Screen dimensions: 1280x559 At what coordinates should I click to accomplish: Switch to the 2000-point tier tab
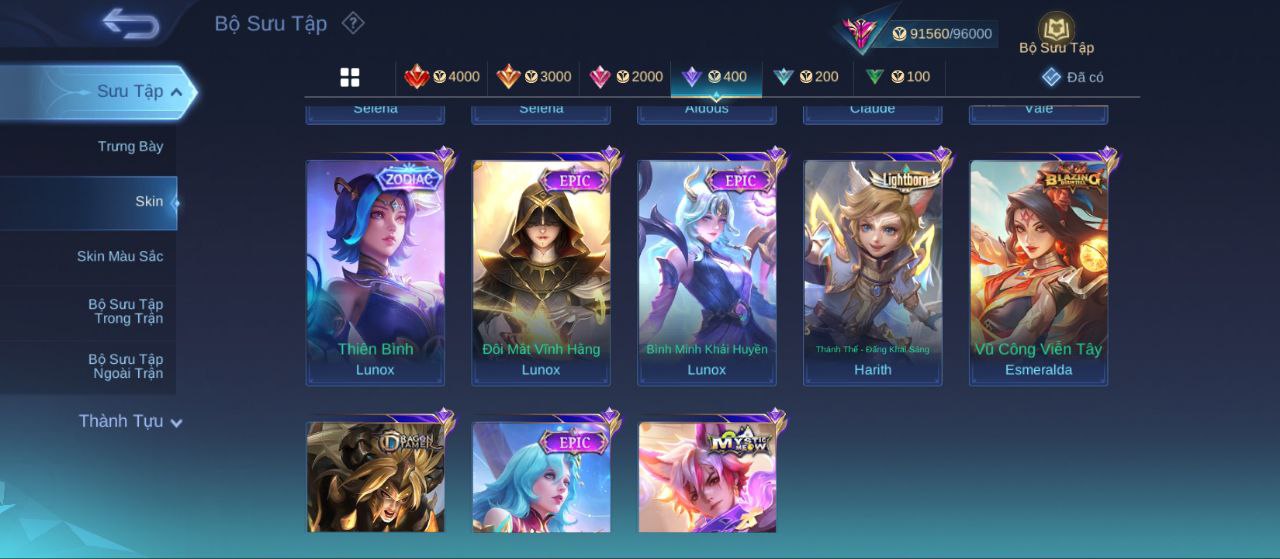point(626,77)
